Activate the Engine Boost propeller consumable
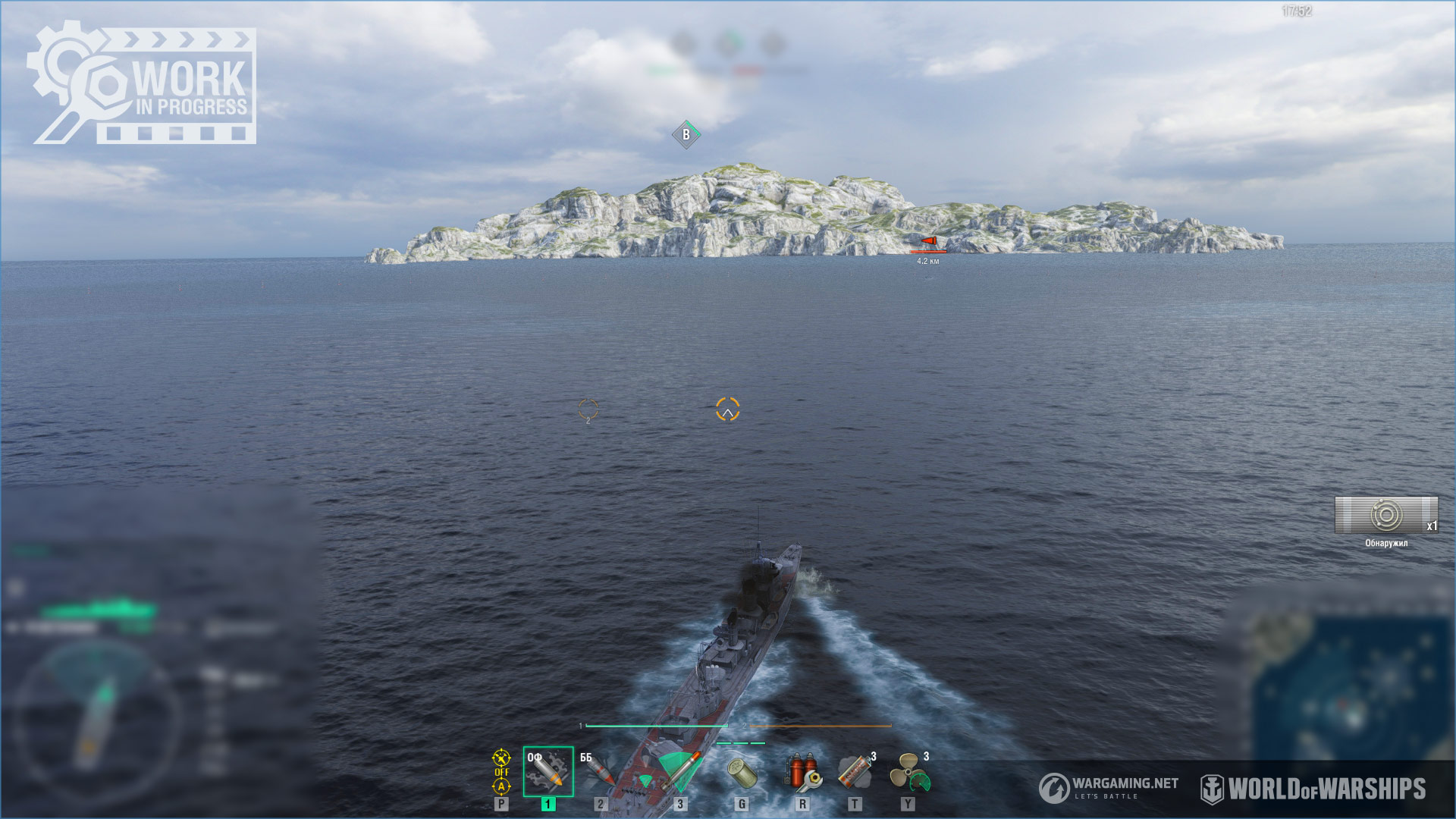This screenshot has width=1456, height=819. (x=908, y=773)
